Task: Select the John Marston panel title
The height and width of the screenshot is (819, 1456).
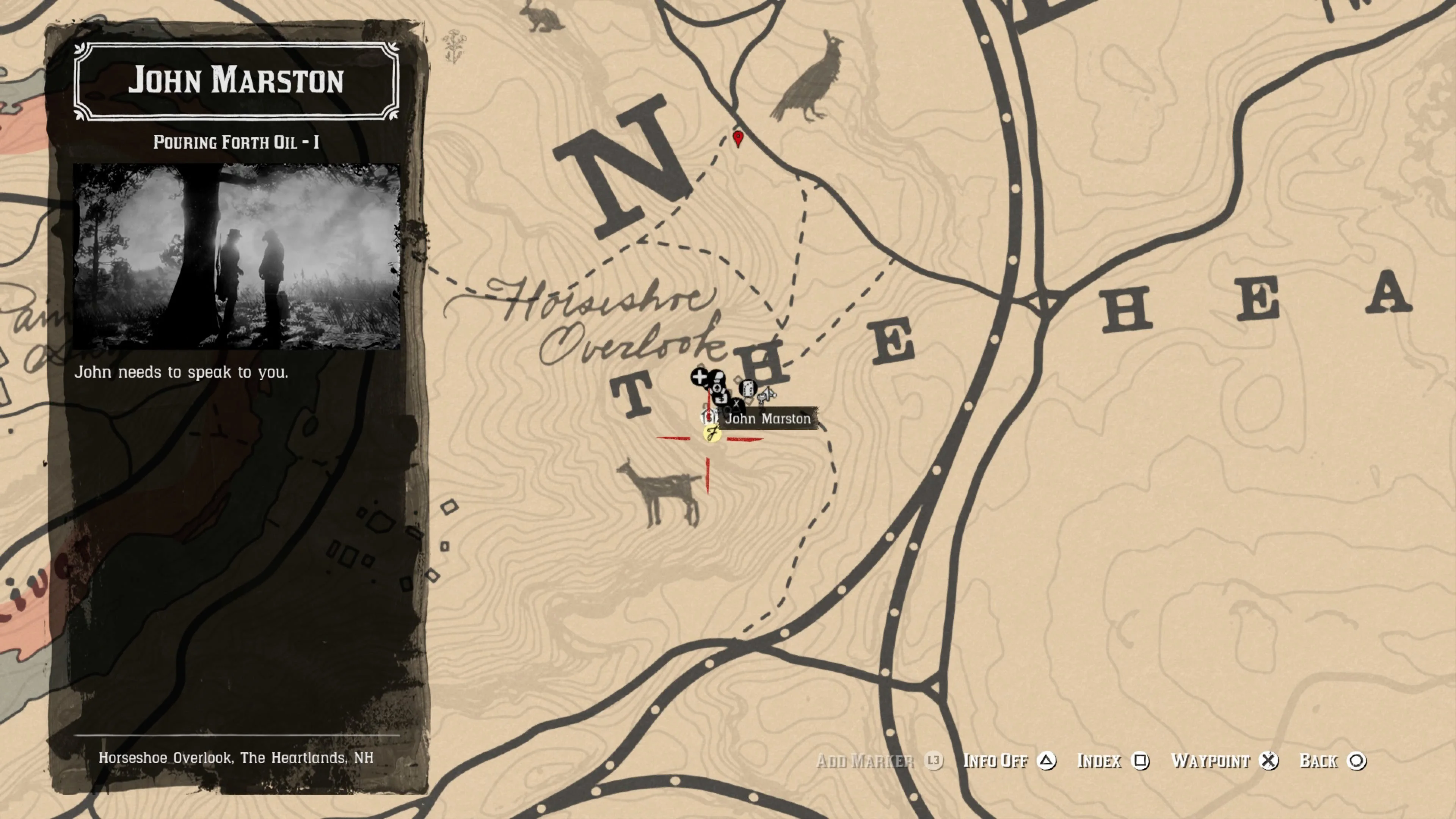Action: (236, 80)
